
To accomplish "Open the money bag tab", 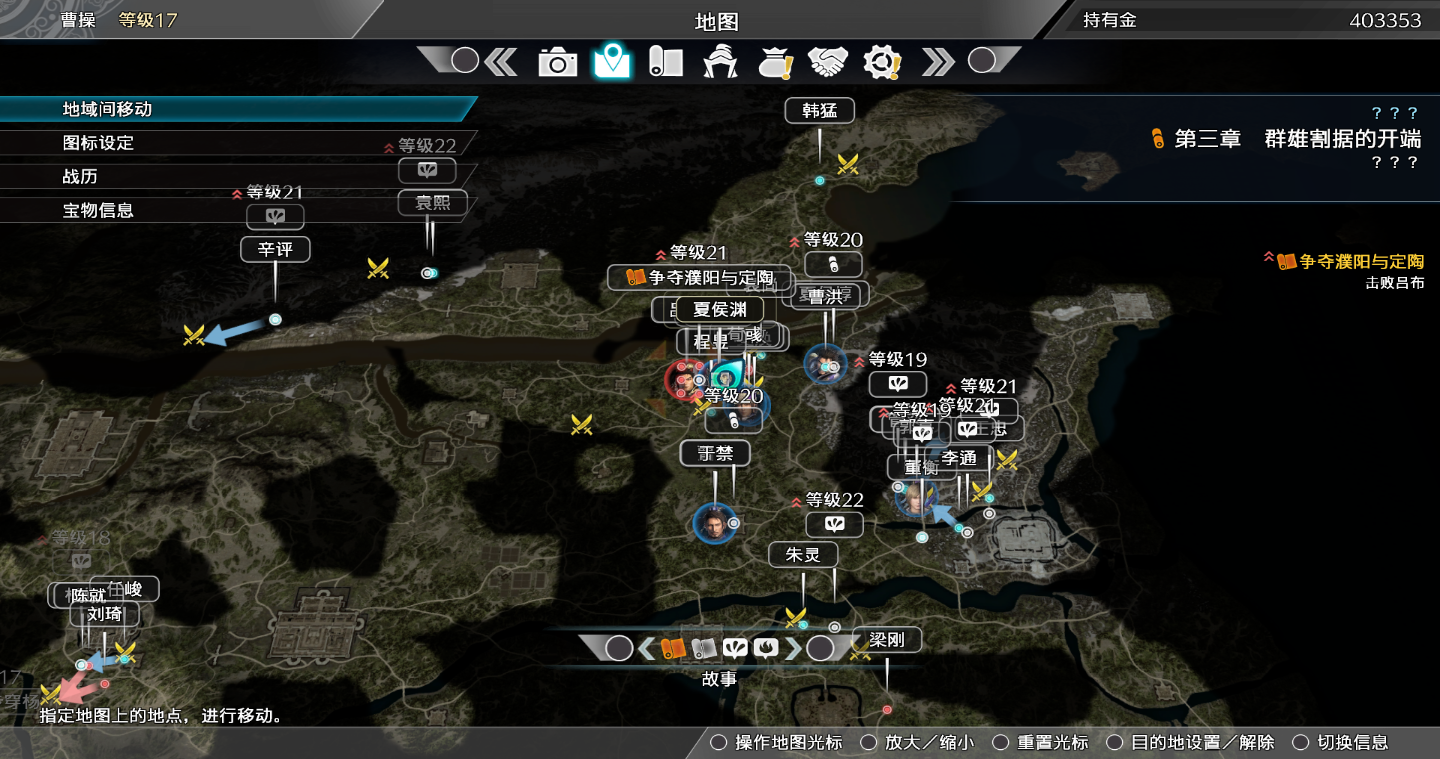I will click(x=775, y=62).
